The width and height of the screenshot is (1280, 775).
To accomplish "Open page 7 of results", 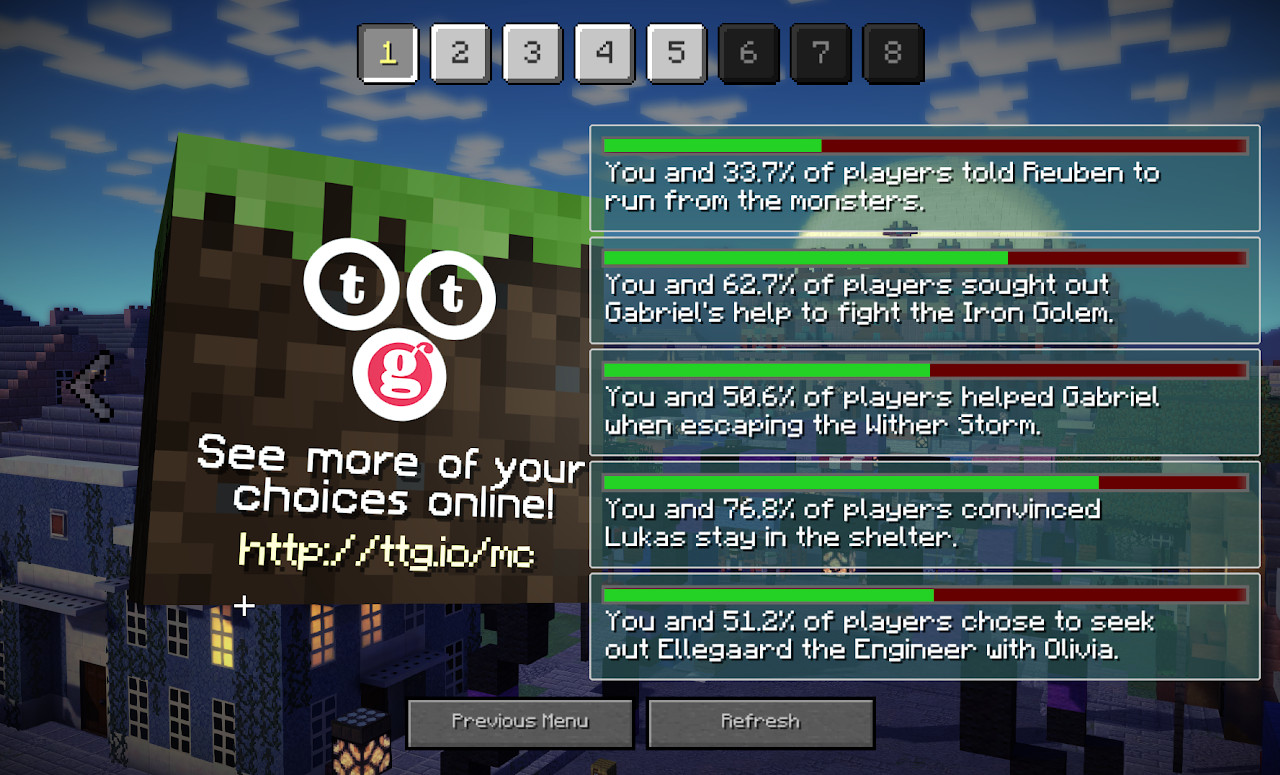I will [820, 53].
